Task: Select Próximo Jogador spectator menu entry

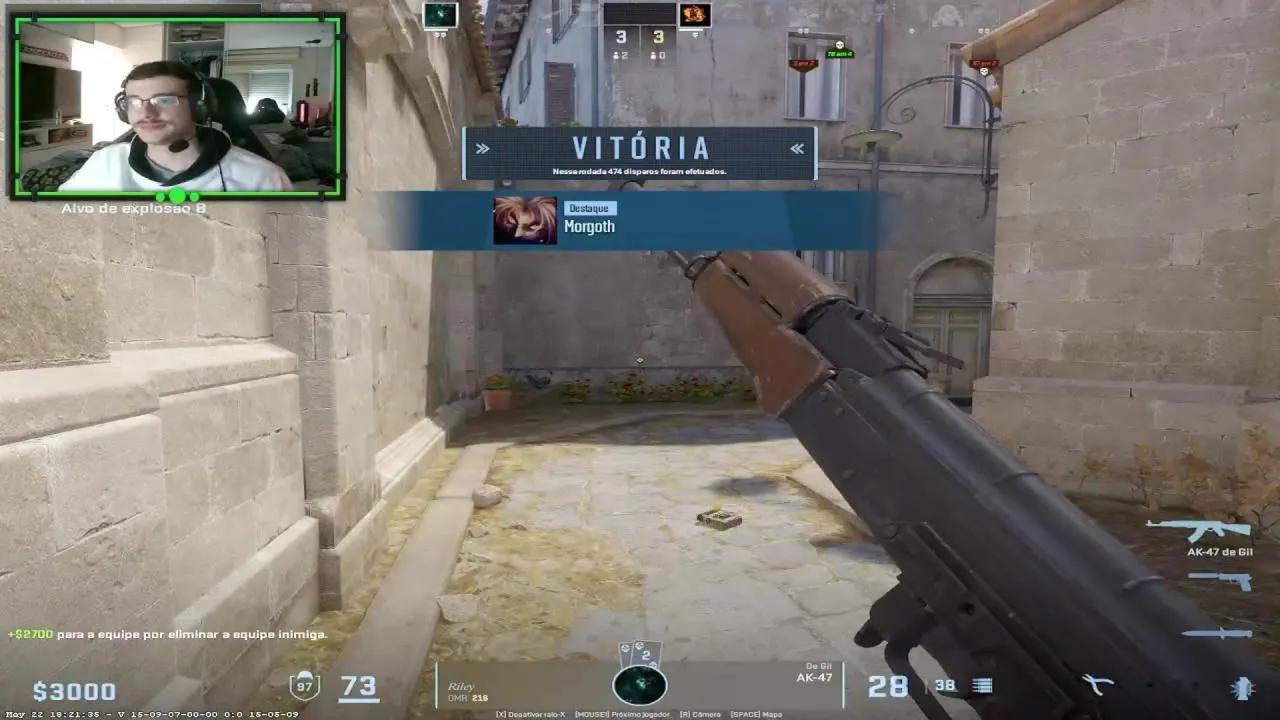Action: click(x=622, y=714)
